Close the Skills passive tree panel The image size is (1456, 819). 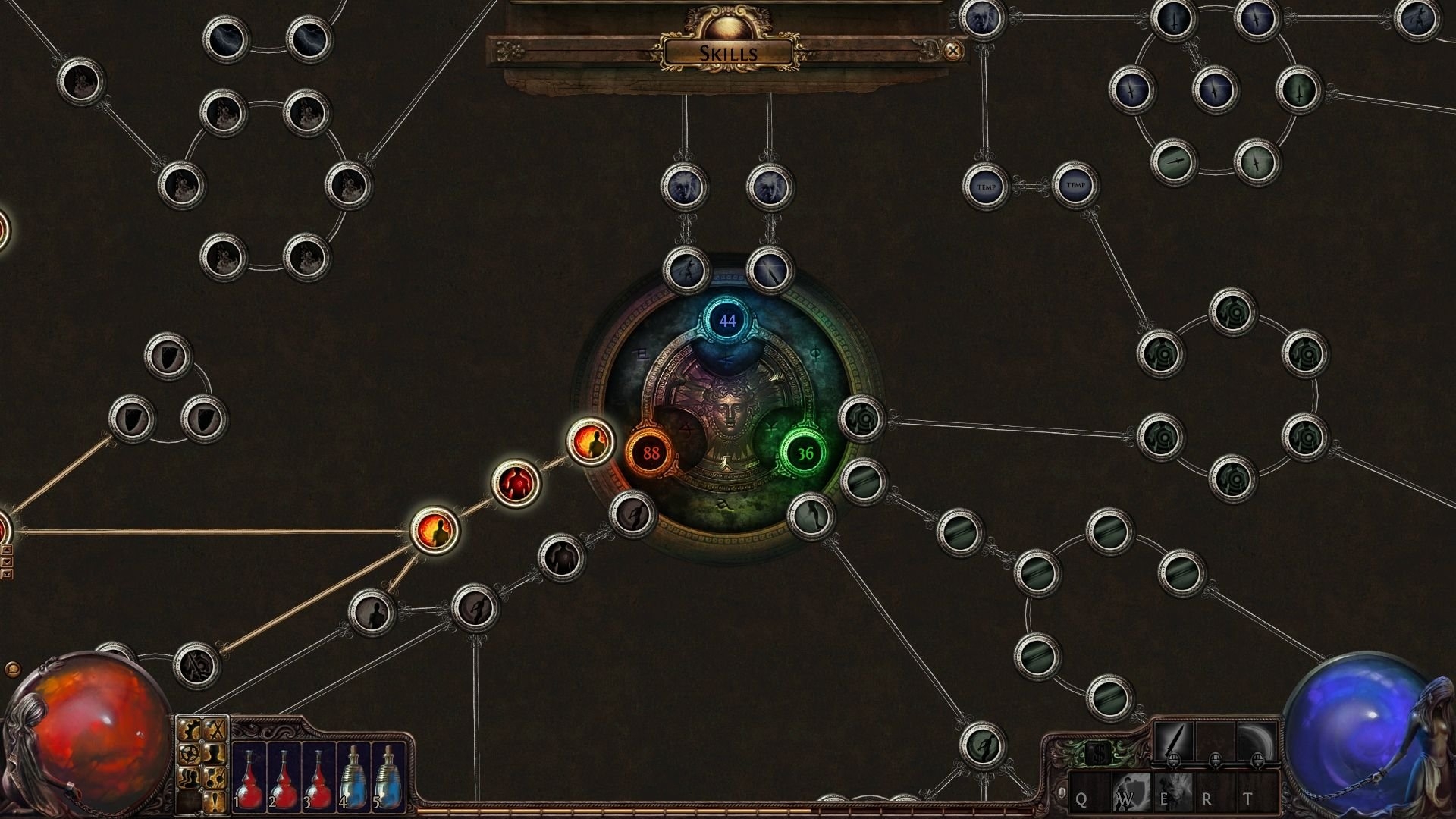click(953, 51)
